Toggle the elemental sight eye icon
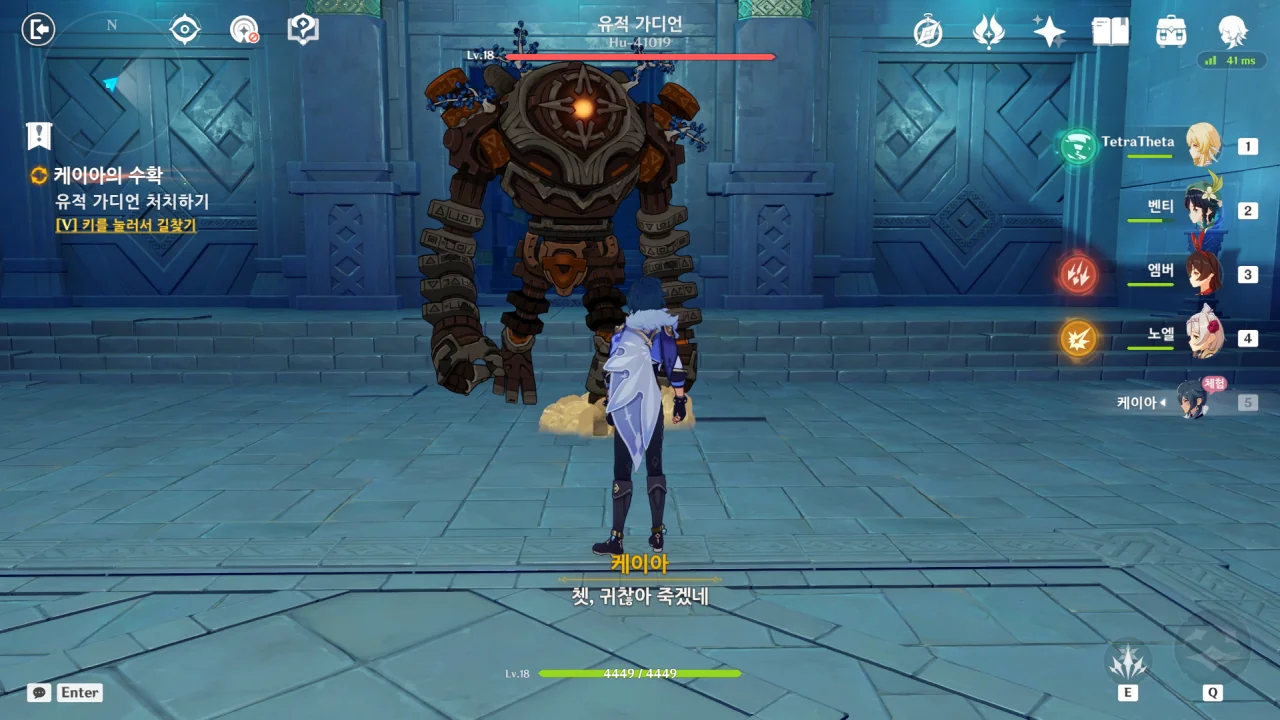This screenshot has height=720, width=1280. click(185, 29)
